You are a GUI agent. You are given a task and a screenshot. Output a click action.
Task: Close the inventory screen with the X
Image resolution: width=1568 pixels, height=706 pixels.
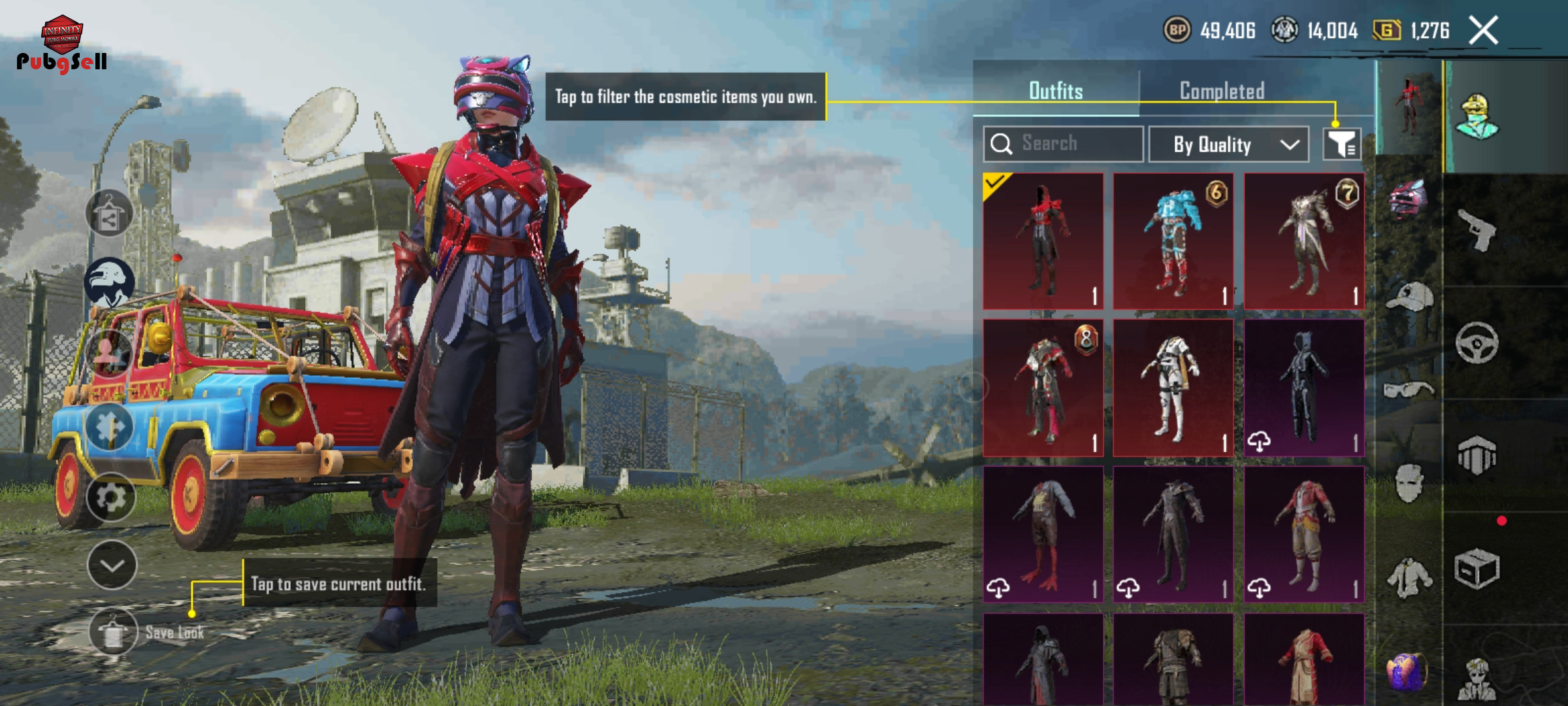coord(1483,31)
